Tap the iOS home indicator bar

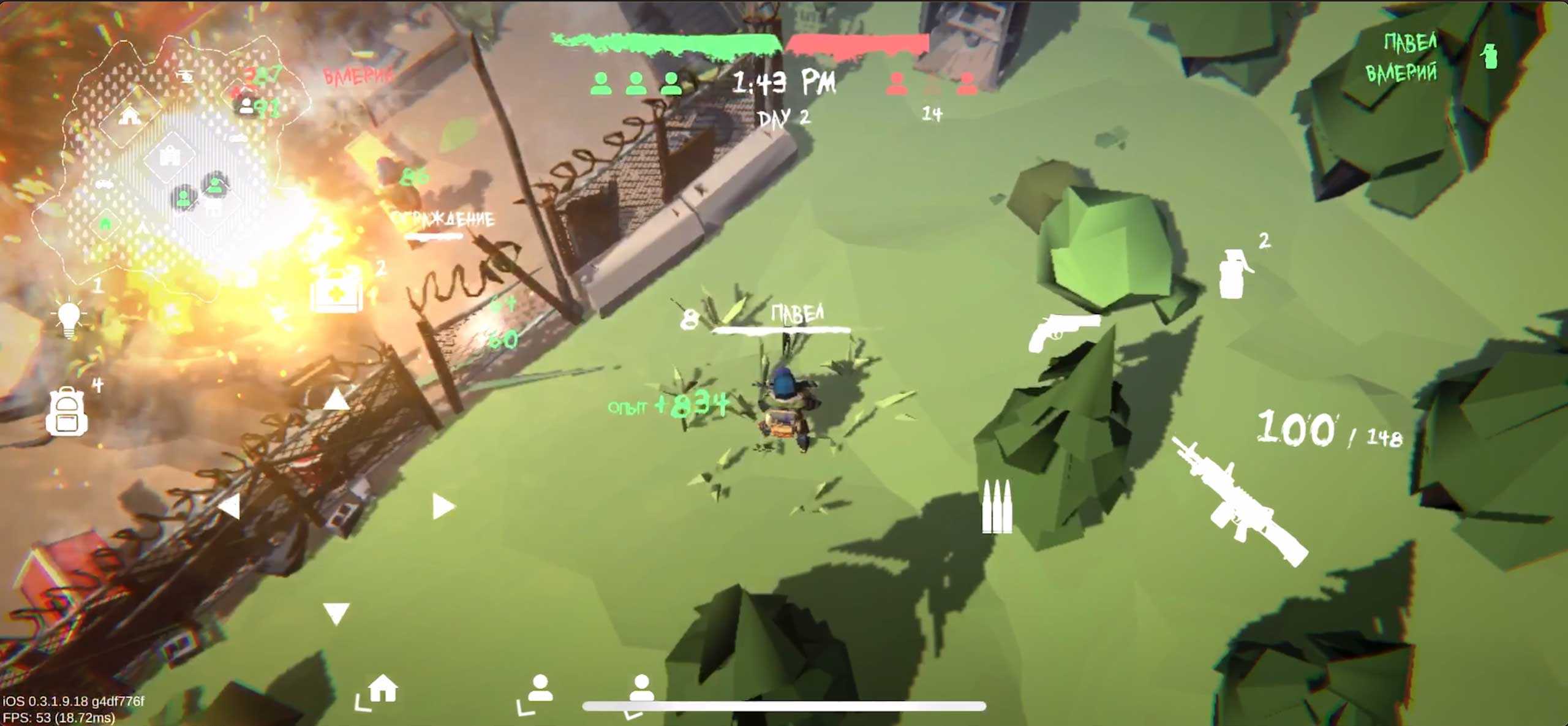(784, 706)
